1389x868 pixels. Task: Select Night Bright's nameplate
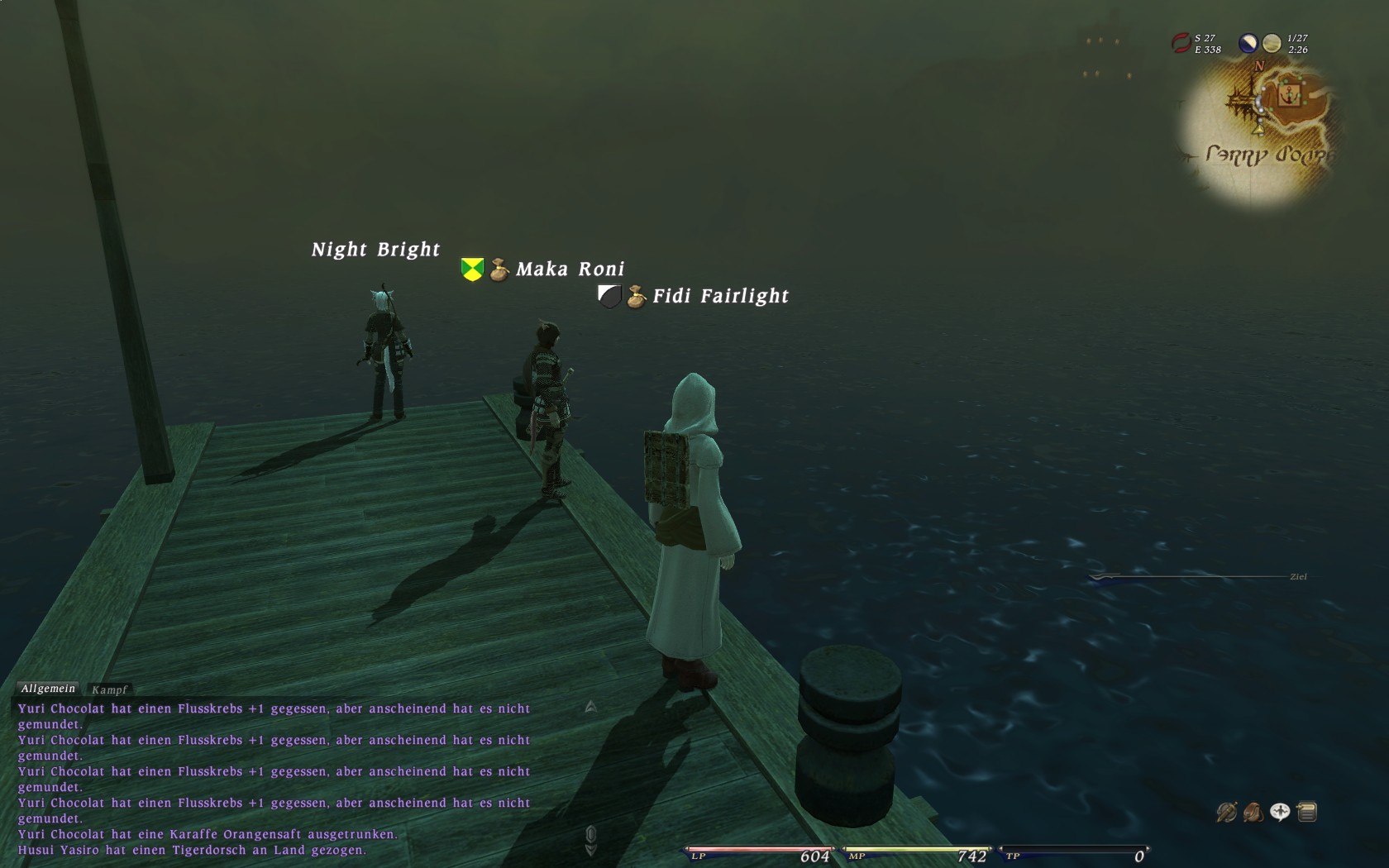coord(375,250)
